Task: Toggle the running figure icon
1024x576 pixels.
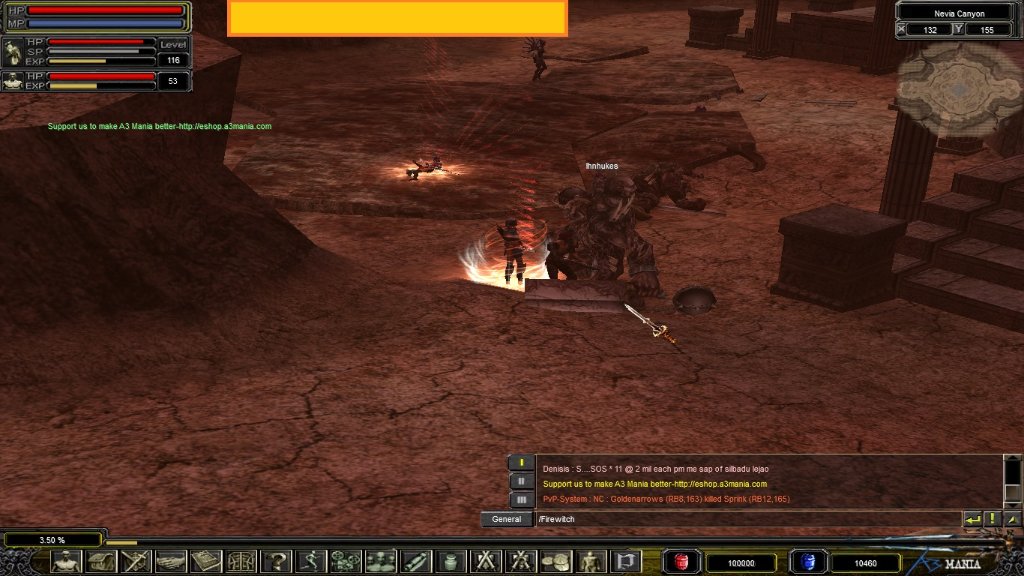Action: (310, 561)
